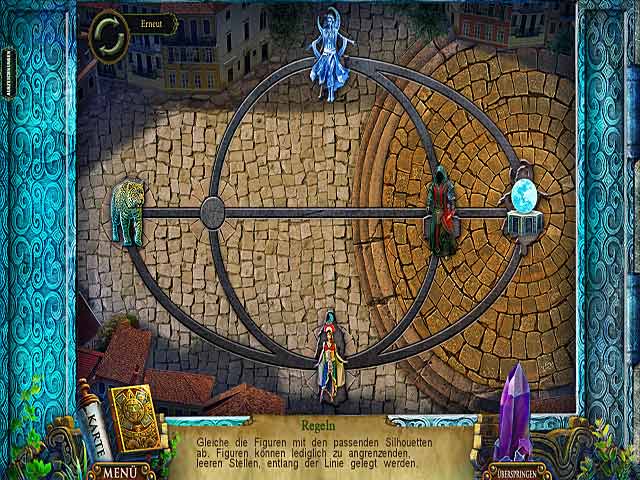This screenshot has height=480, width=640.
Task: Select the jaguar figurine
Action: coord(127,211)
